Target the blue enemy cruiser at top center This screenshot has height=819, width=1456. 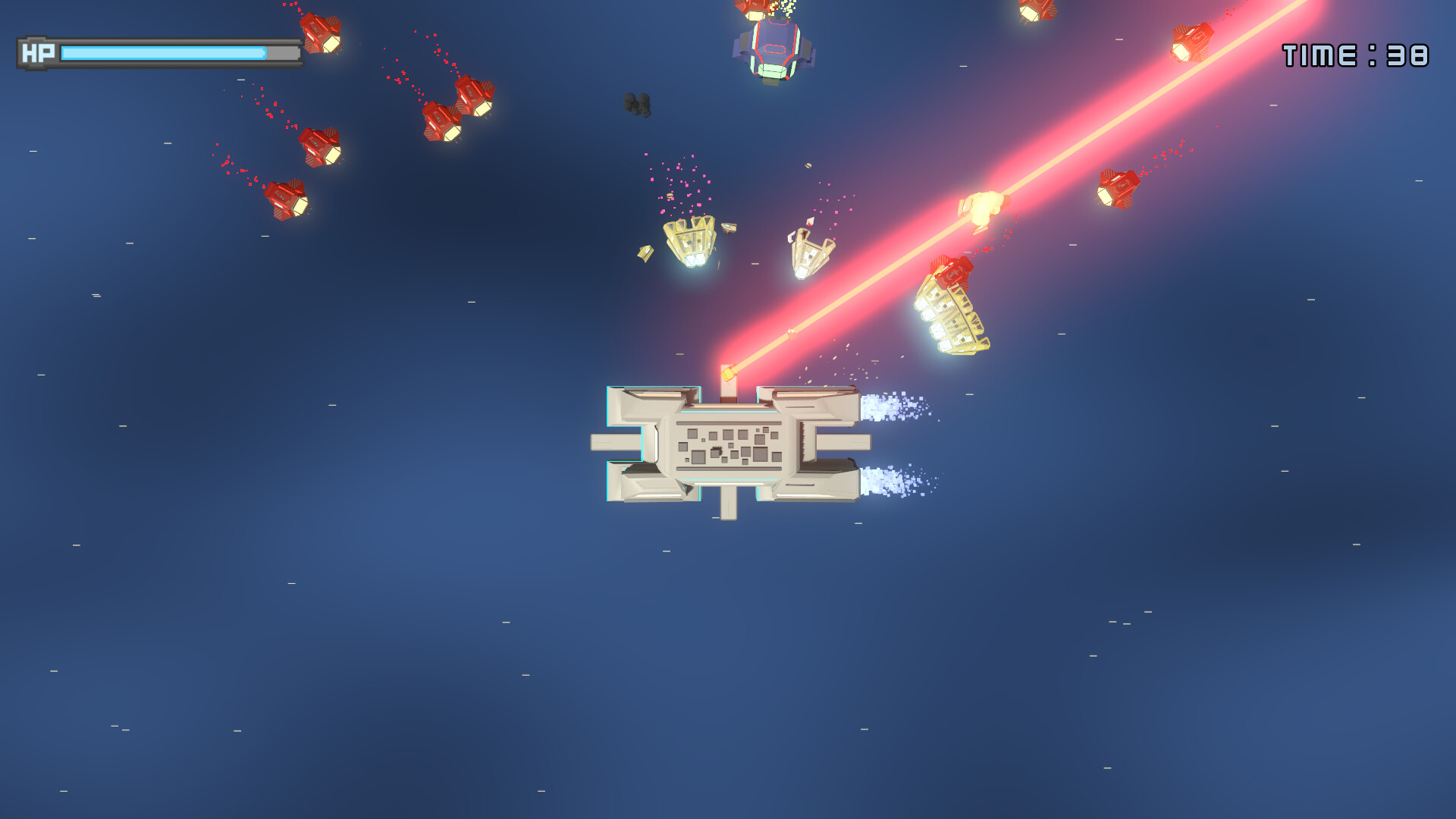[x=773, y=45]
